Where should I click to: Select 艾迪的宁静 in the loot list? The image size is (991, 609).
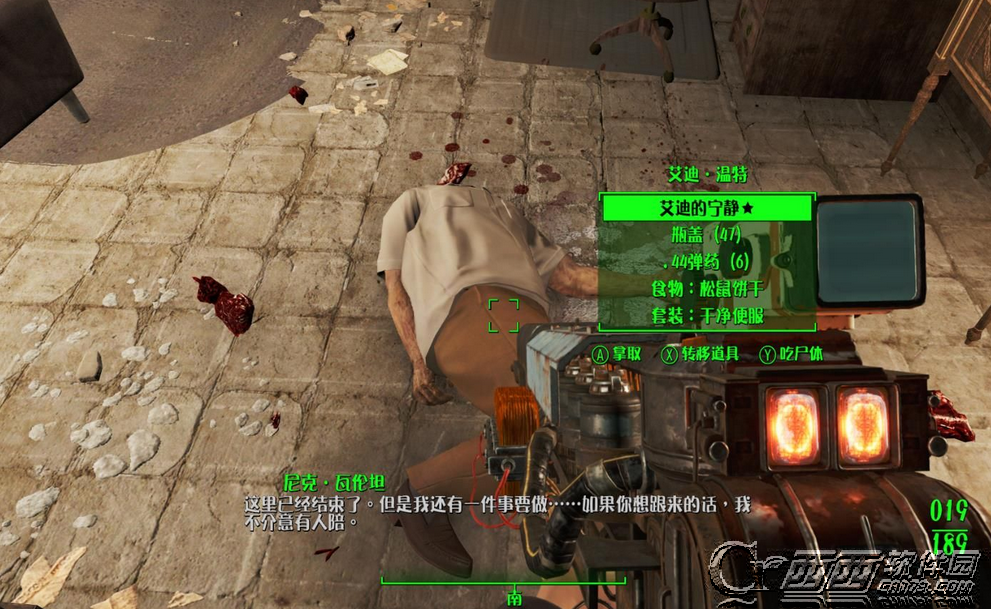click(x=706, y=209)
